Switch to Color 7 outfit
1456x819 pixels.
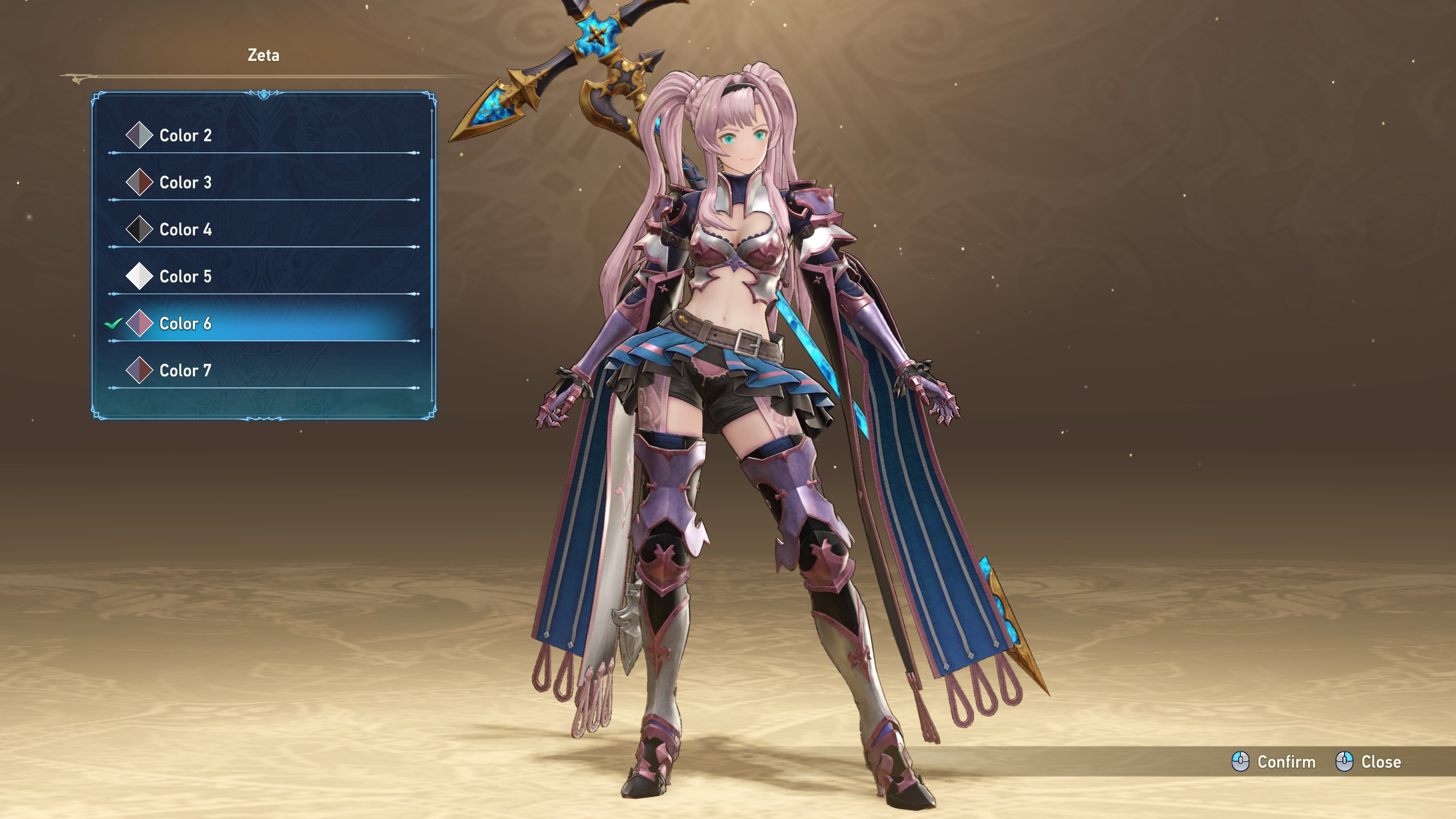pos(185,371)
